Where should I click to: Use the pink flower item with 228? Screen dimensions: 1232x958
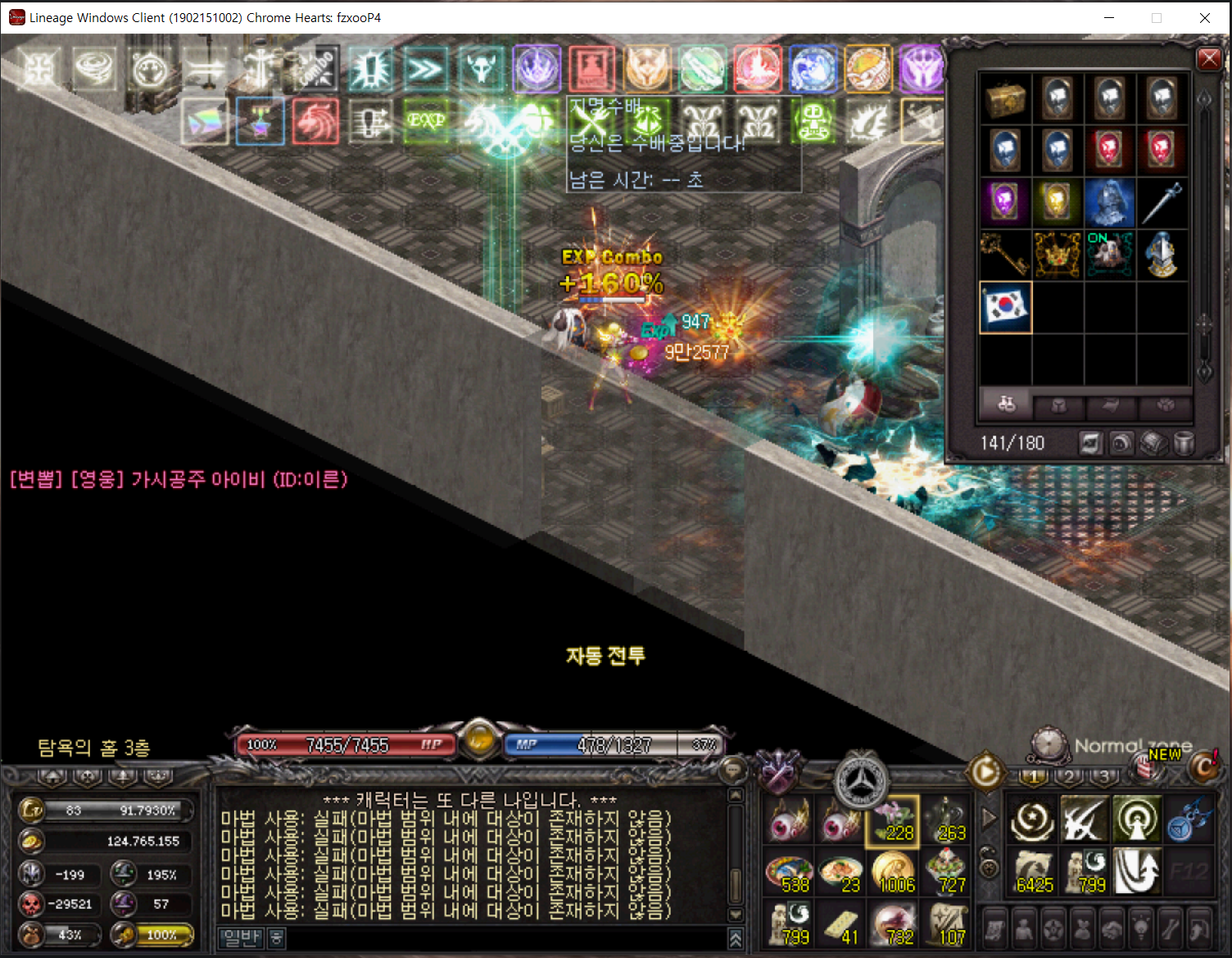pos(893,820)
